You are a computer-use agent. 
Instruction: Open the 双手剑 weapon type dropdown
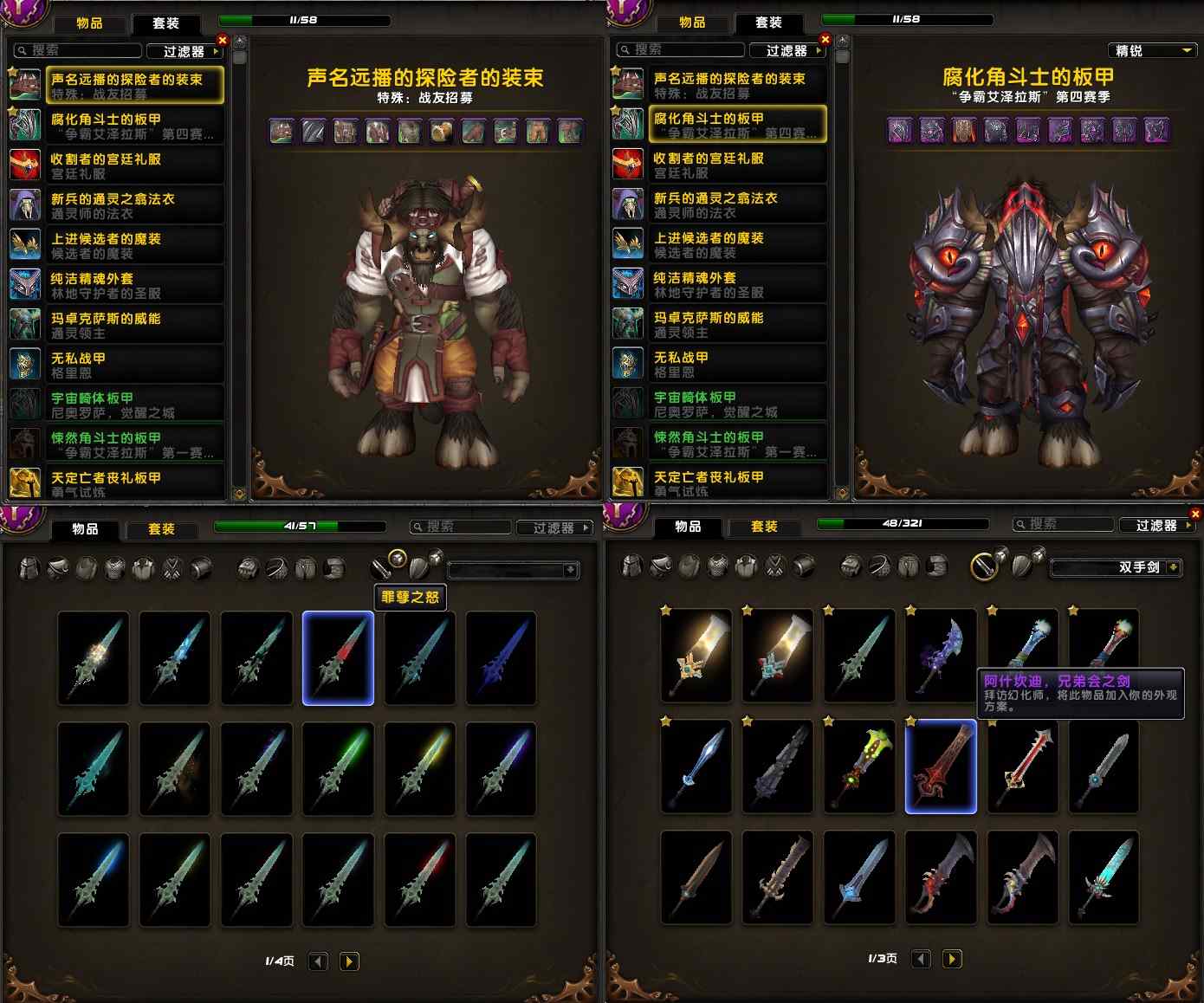tap(1116, 567)
